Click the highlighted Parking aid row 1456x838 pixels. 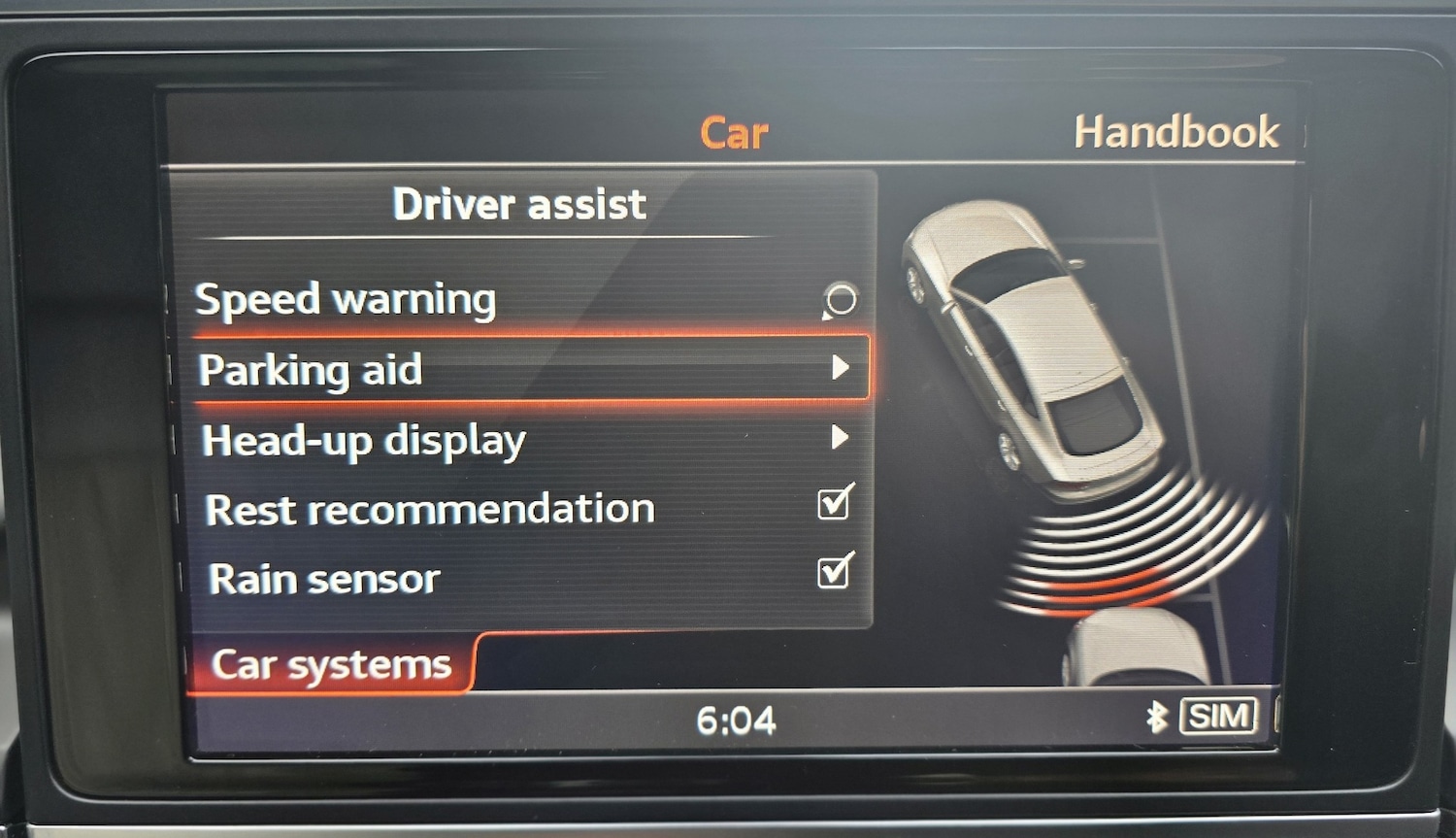[437, 370]
